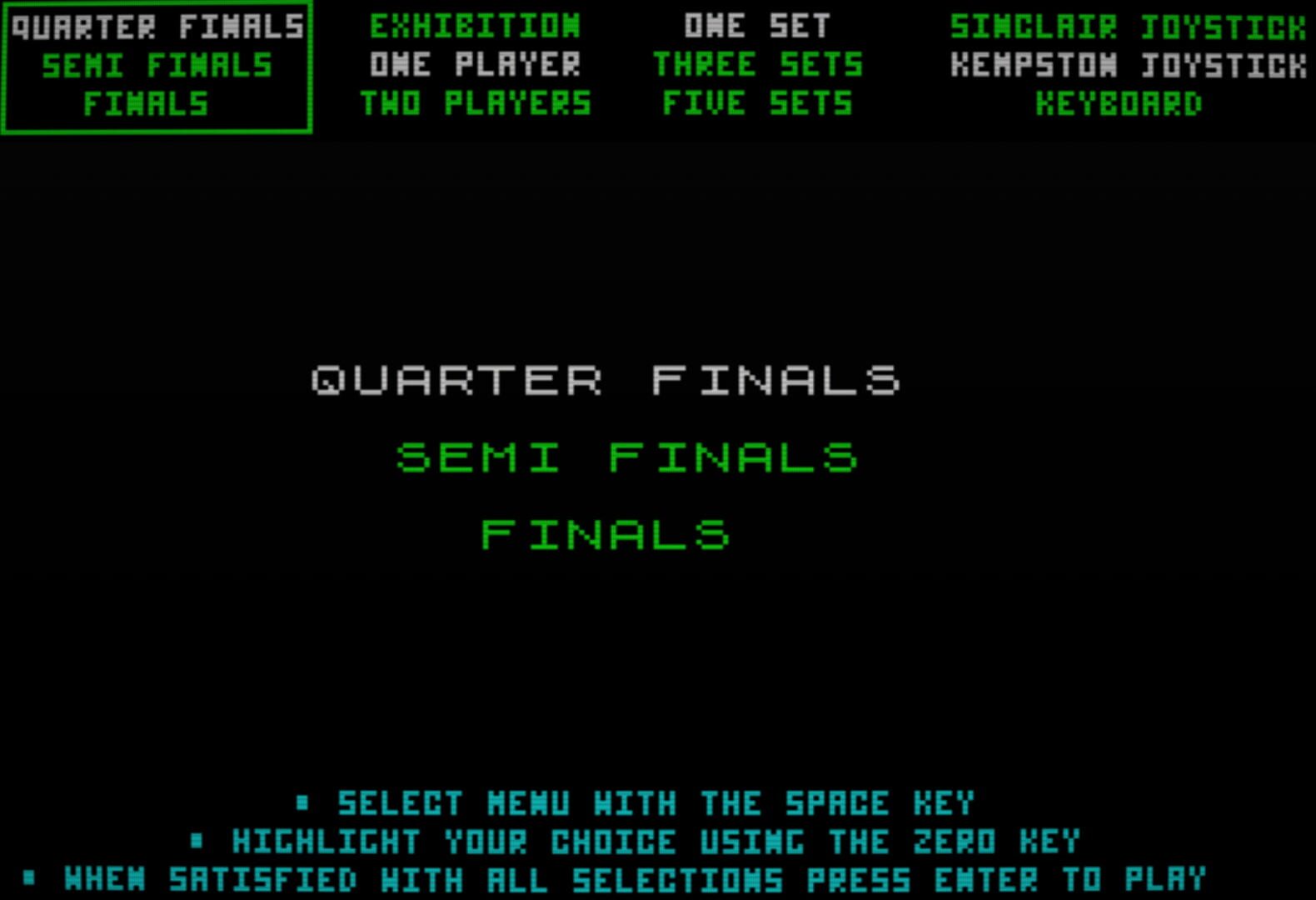Screen dimensions: 1316x900
Task: Highlight SEMI FINALS in the top-left menu box
Action: (157, 64)
